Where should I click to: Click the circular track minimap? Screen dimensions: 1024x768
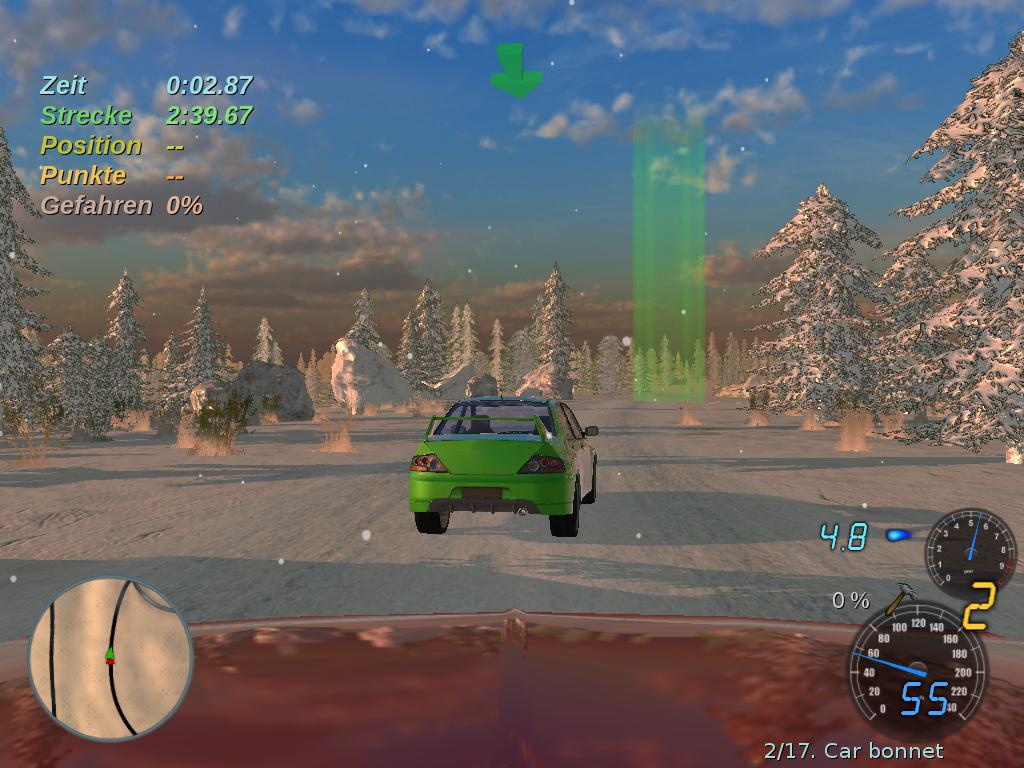click(x=110, y=657)
